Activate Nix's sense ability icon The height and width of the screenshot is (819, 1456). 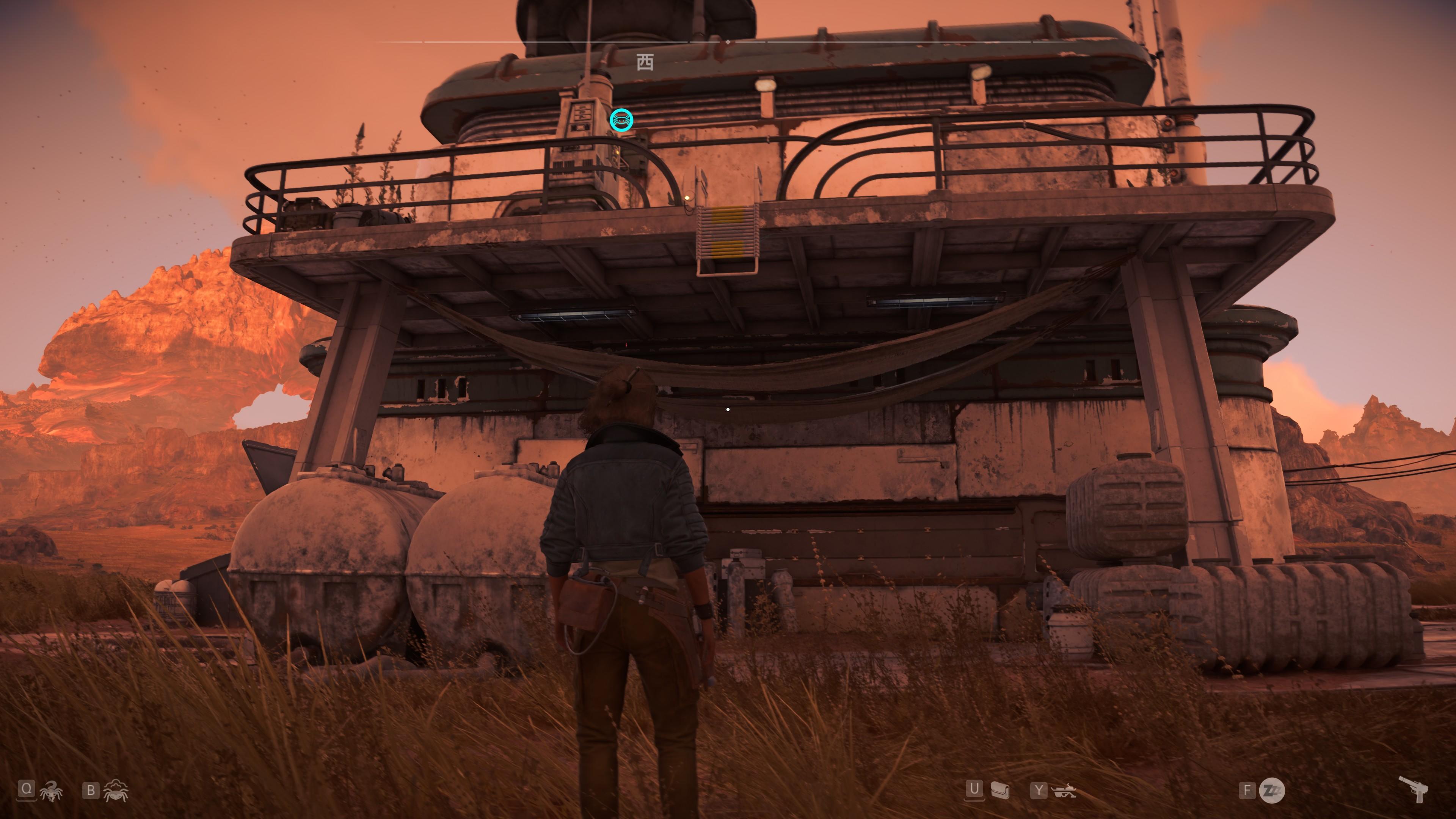point(116,791)
